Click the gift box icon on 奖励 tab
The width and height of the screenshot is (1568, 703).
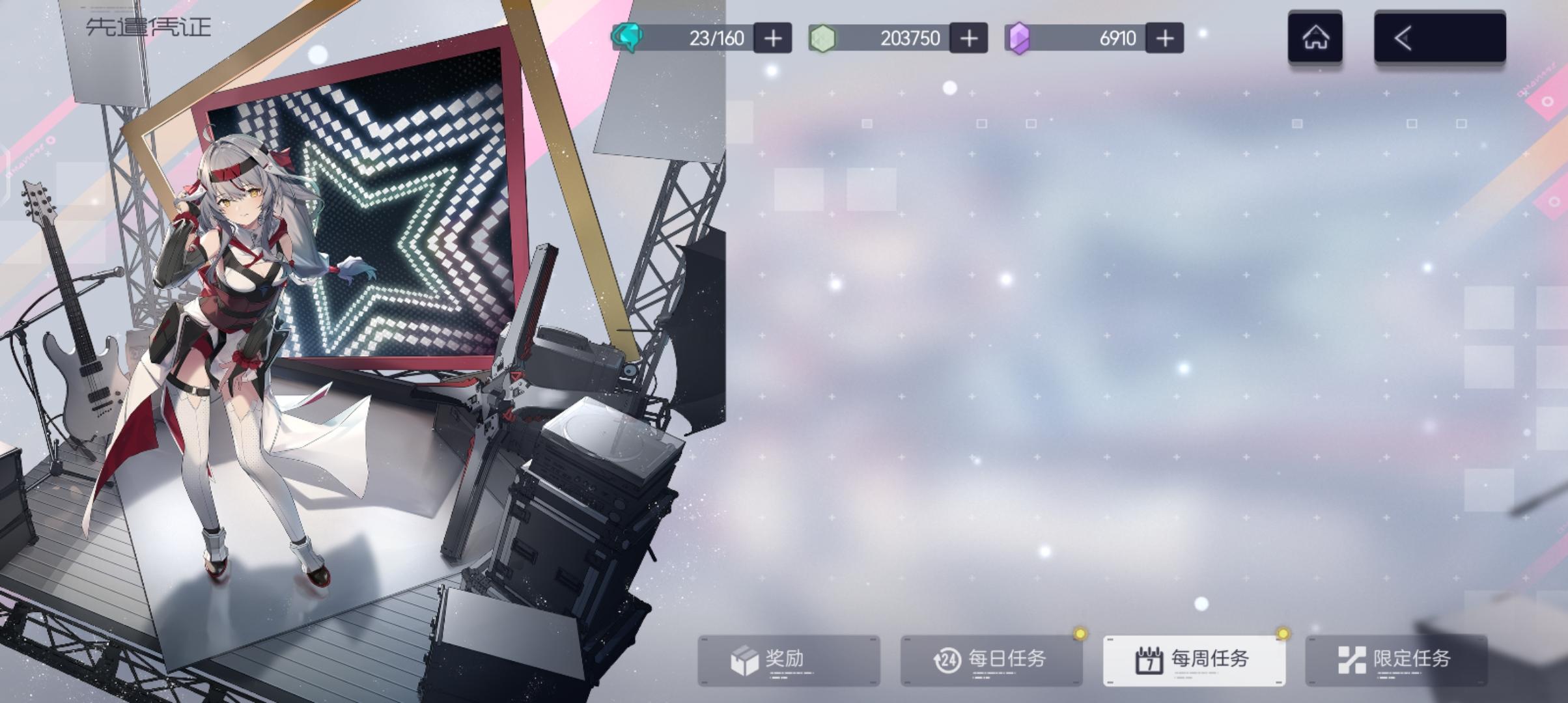(x=746, y=659)
